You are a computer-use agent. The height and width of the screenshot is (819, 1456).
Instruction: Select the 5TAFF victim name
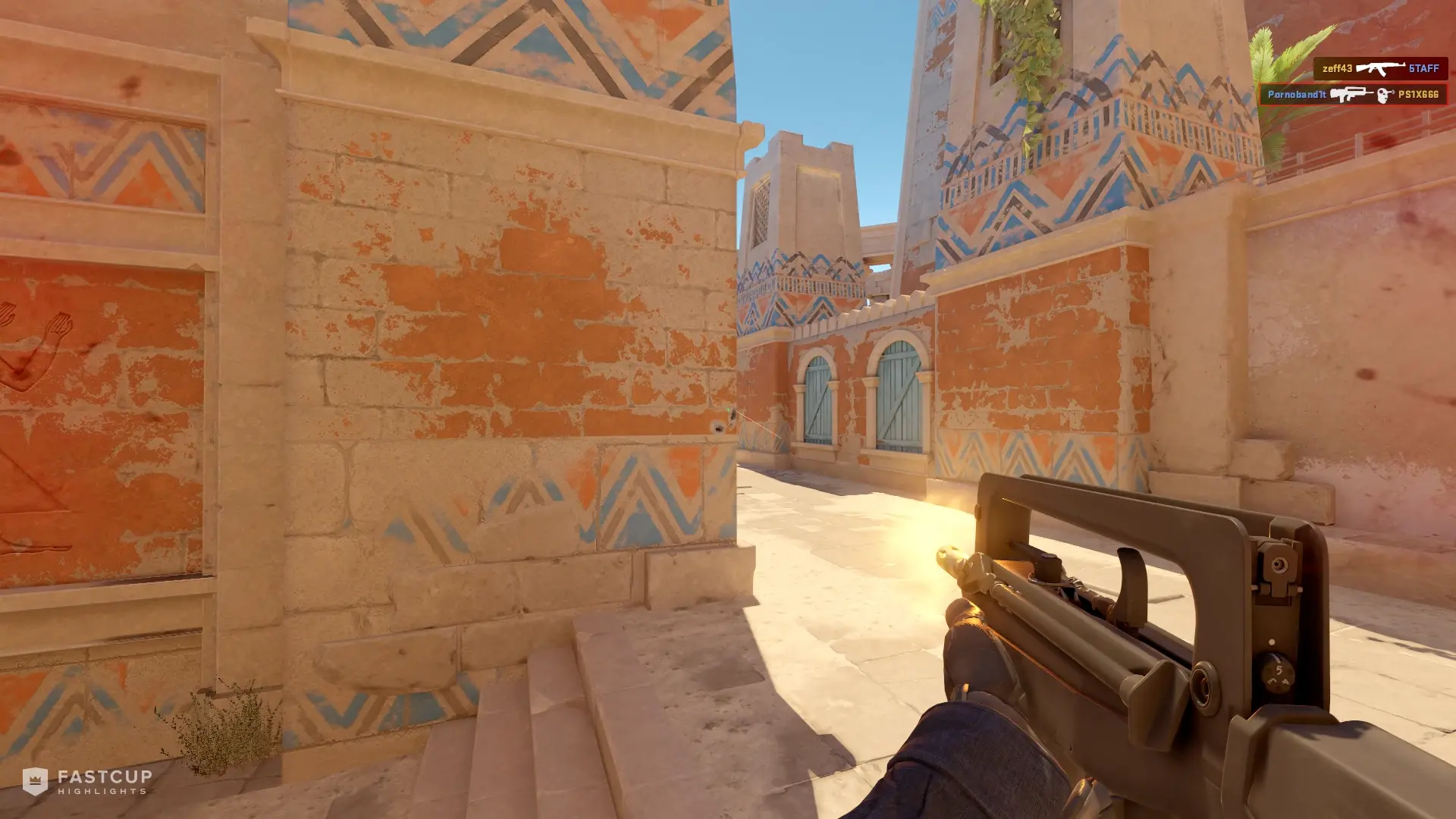pos(1423,68)
